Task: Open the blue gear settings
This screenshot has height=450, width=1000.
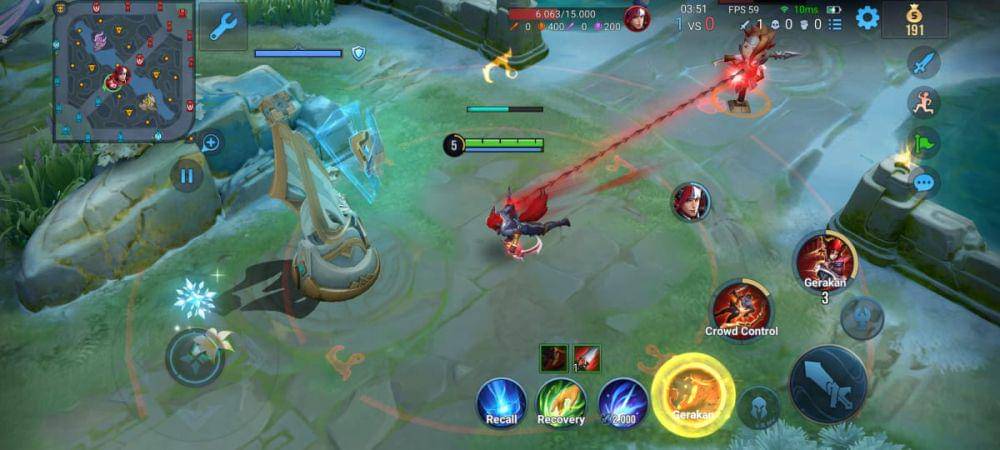Action: 867,17
